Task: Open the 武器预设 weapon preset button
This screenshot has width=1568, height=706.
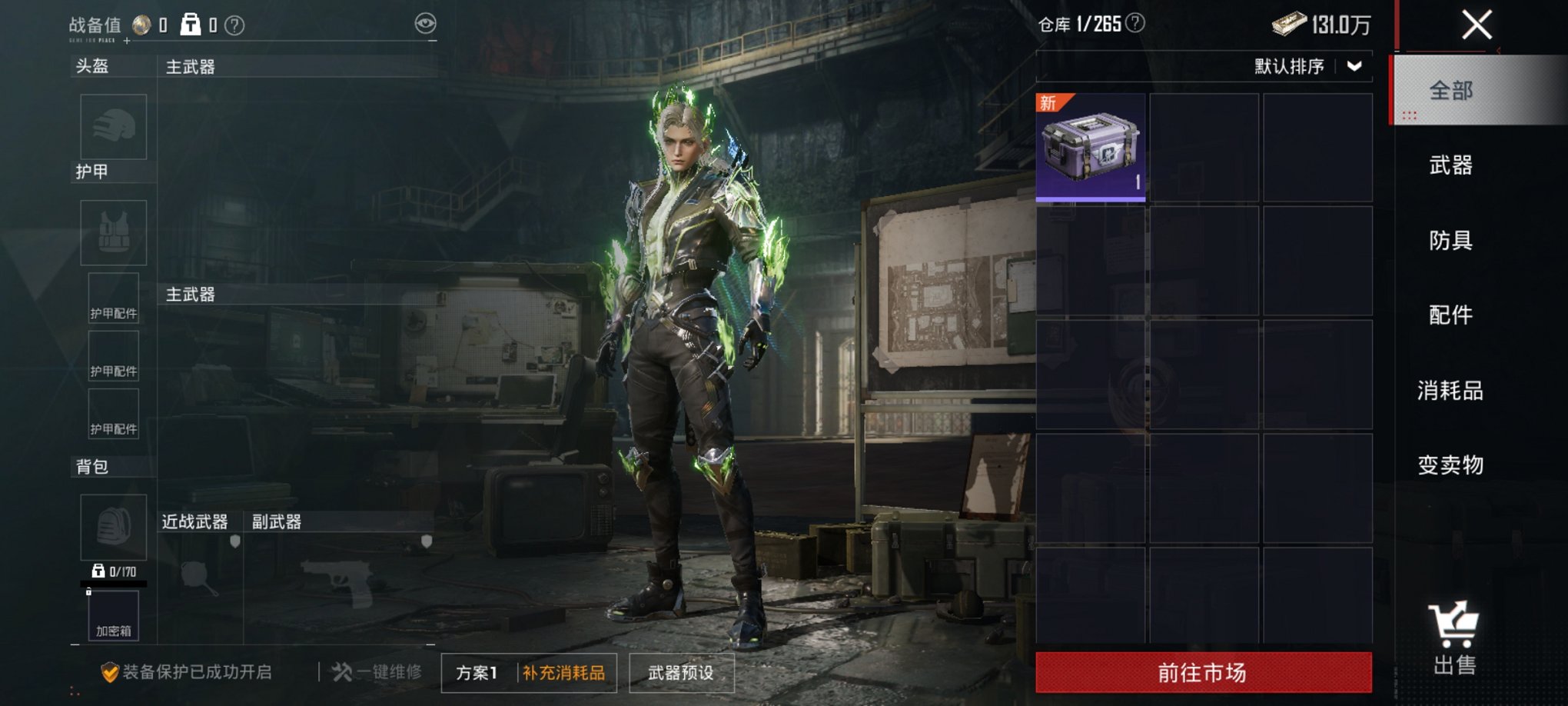Action: (x=681, y=673)
